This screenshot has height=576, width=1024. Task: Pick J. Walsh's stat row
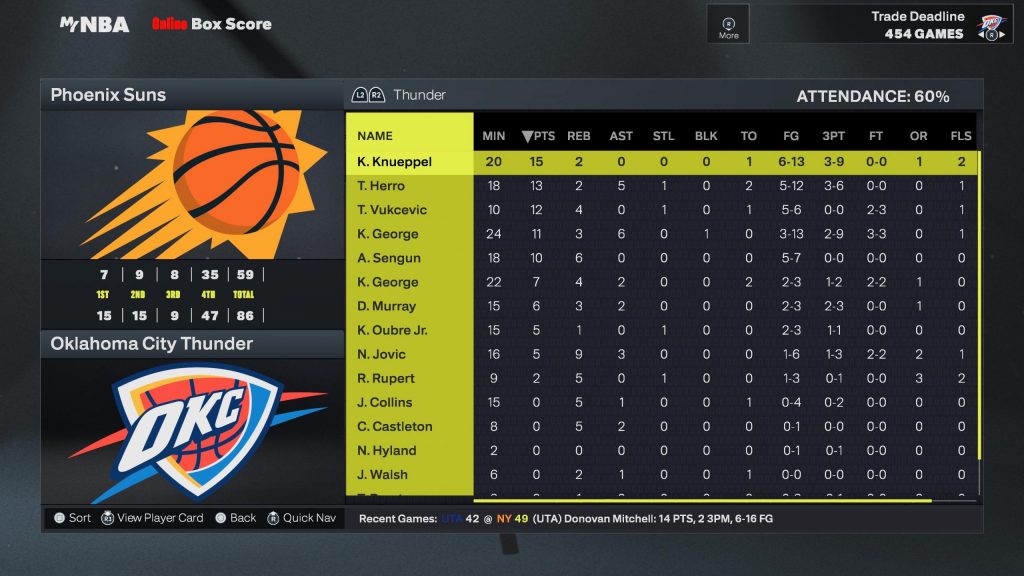click(382, 474)
